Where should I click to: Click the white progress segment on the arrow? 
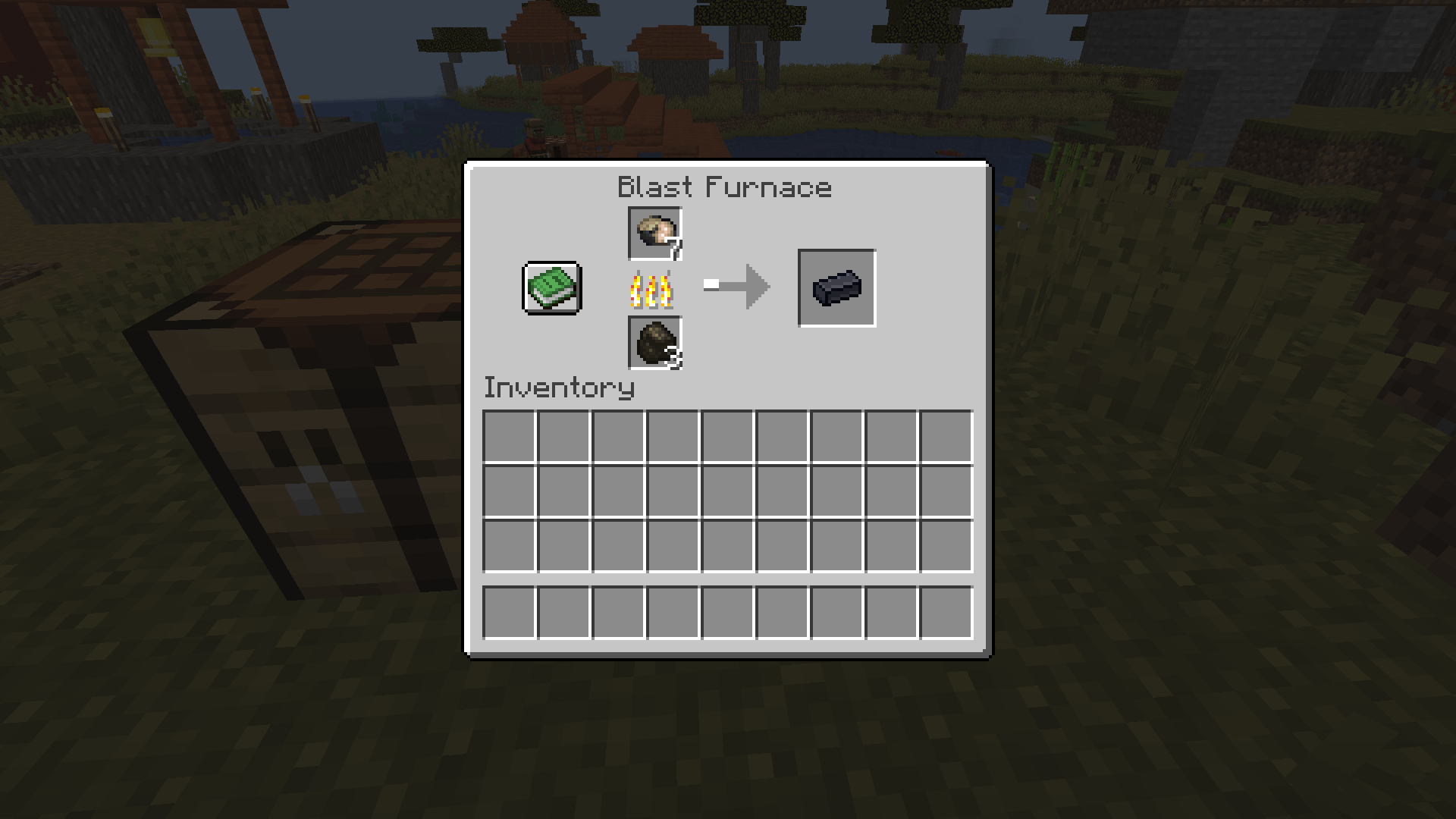(711, 284)
